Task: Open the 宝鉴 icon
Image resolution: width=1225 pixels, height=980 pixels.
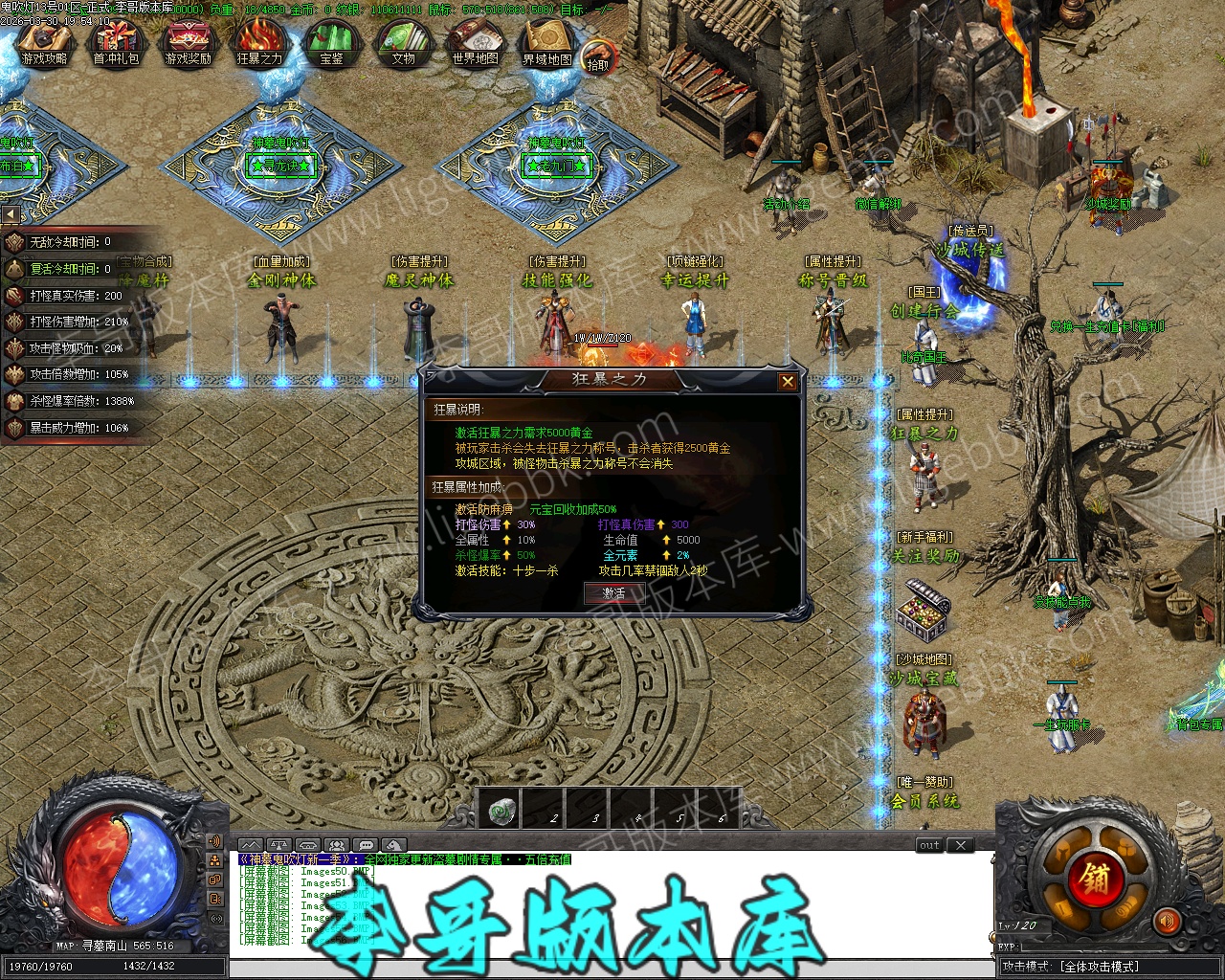Action: click(x=331, y=45)
